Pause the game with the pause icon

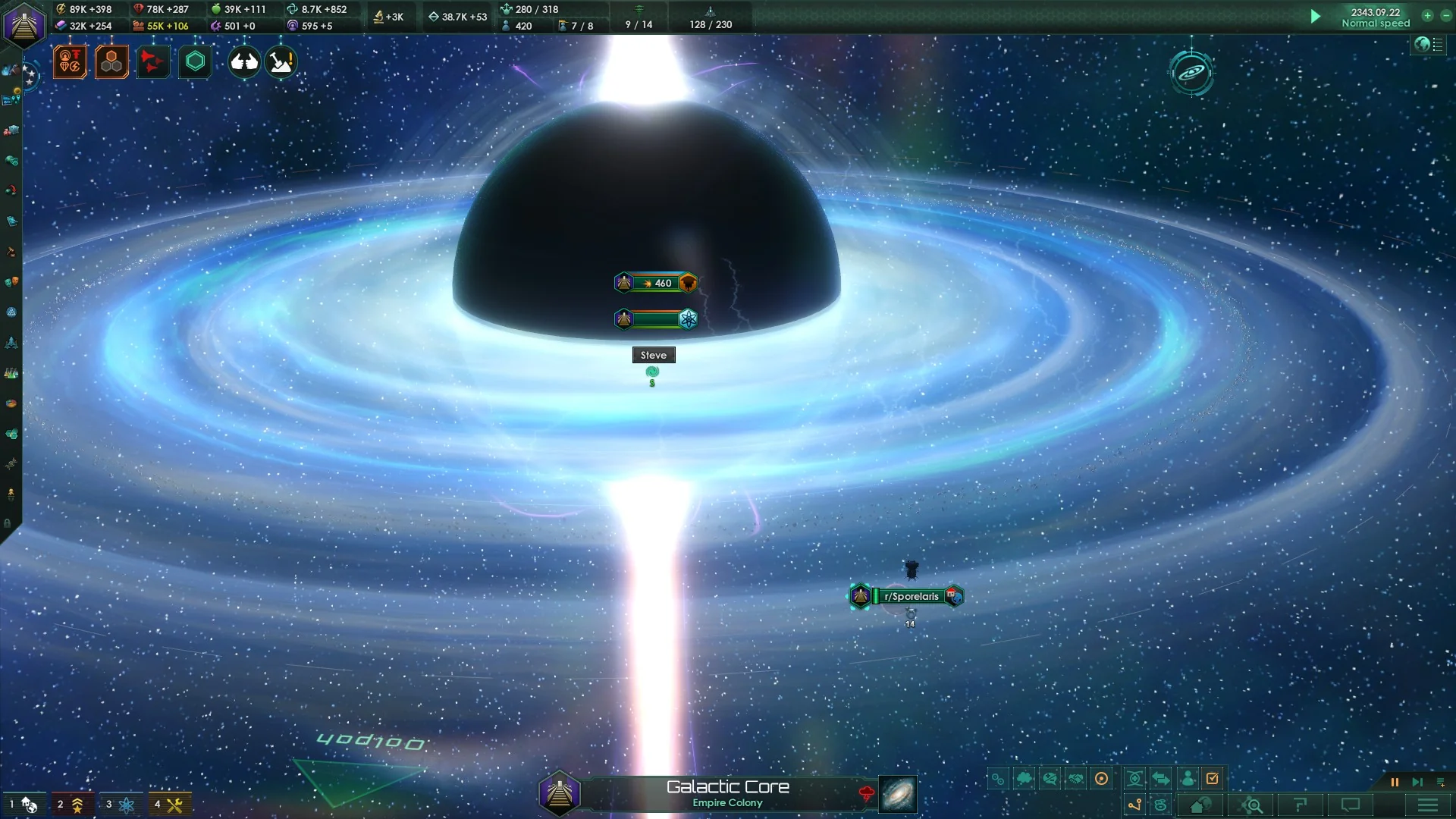tap(1394, 782)
